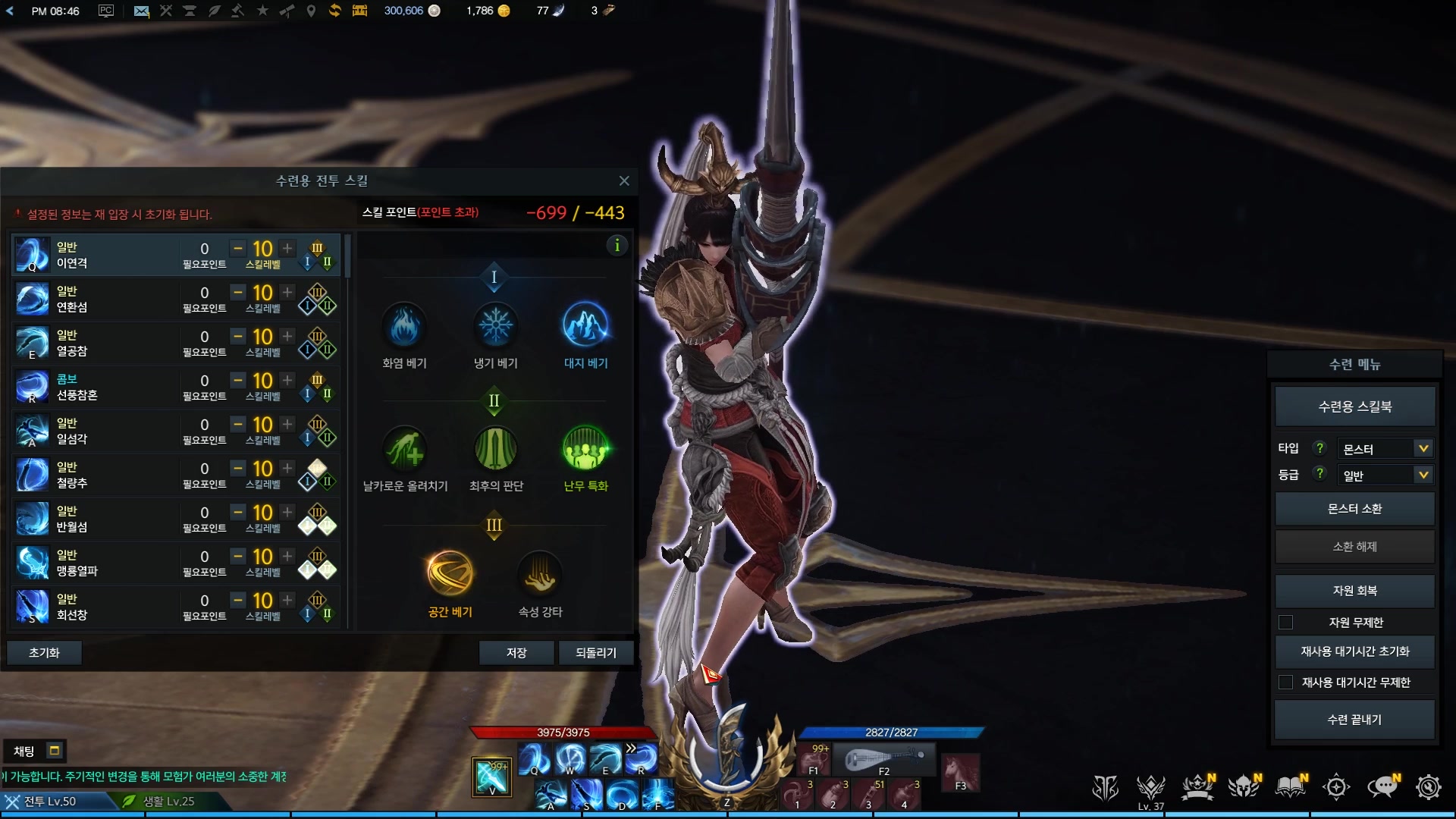Image resolution: width=1456 pixels, height=819 pixels.
Task: Reset skills with the 초기화 button
Action: coord(44,652)
